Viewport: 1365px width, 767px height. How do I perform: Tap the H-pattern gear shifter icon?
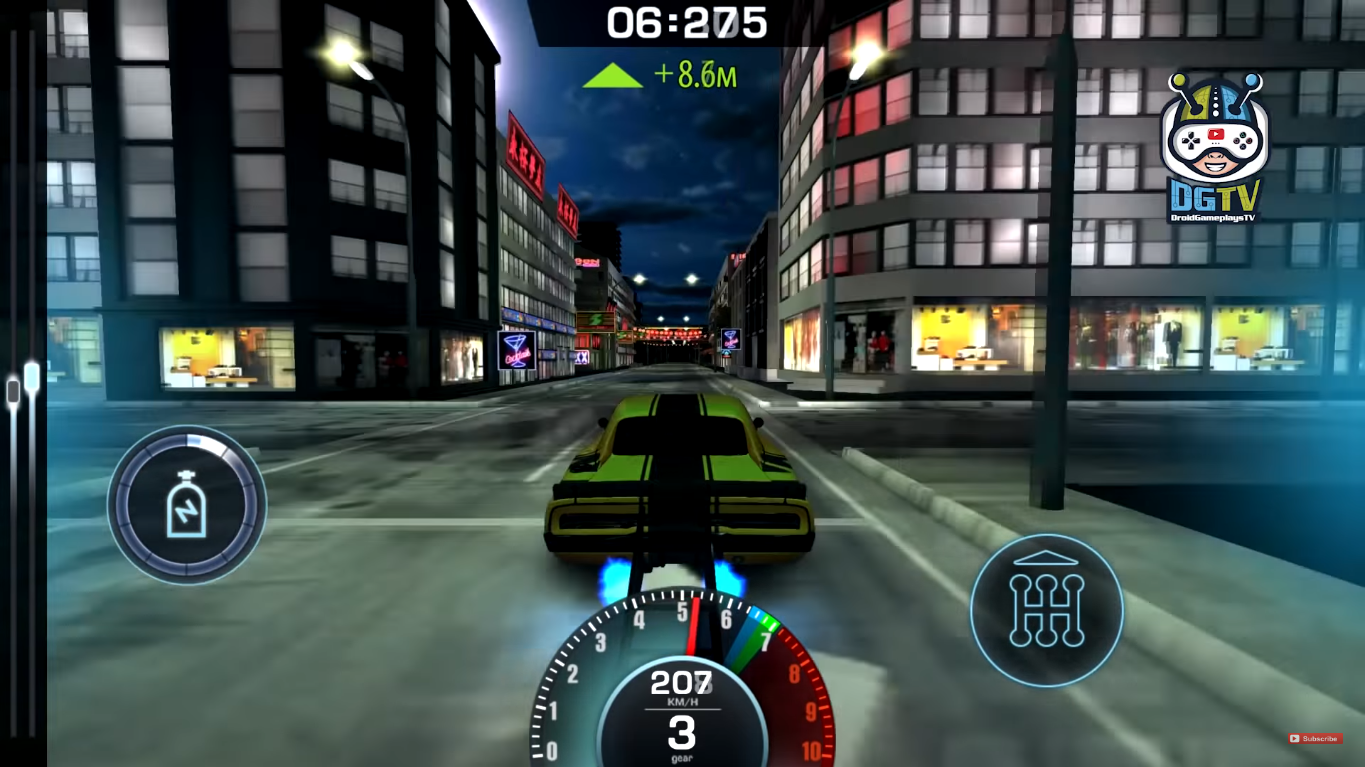[x=1046, y=610]
